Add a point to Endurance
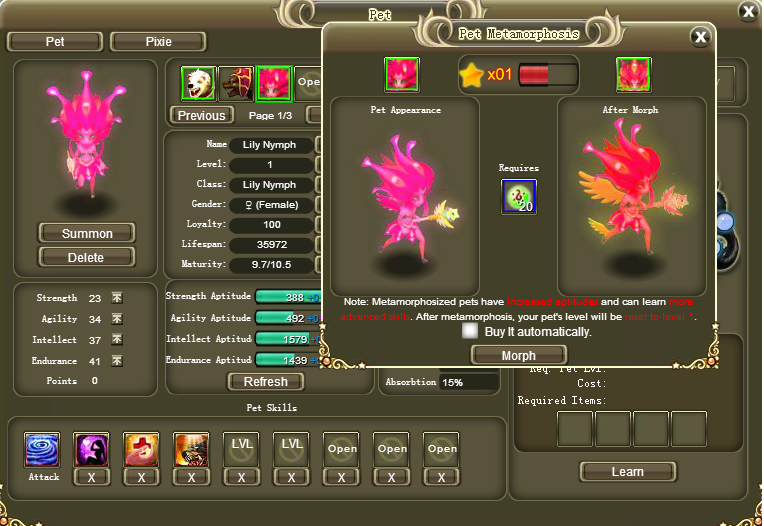This screenshot has height=526, width=764. click(117, 360)
